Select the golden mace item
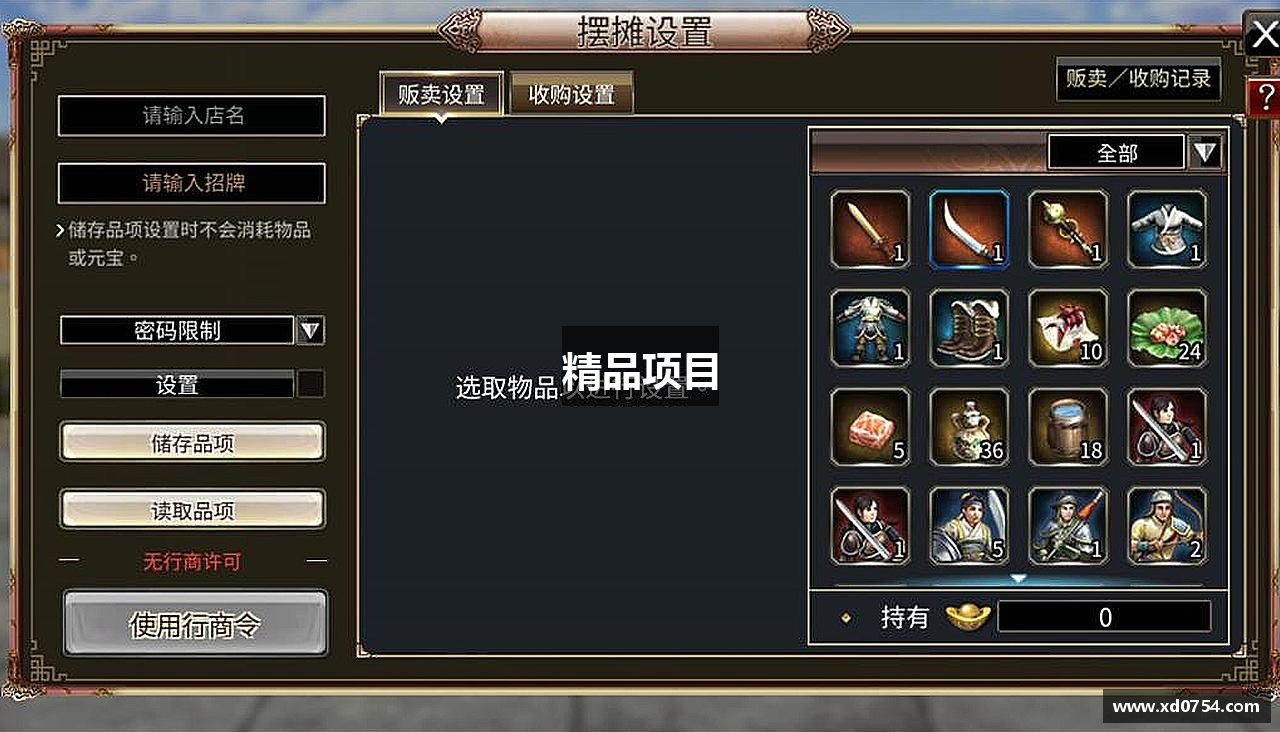1280x732 pixels. click(x=1067, y=230)
